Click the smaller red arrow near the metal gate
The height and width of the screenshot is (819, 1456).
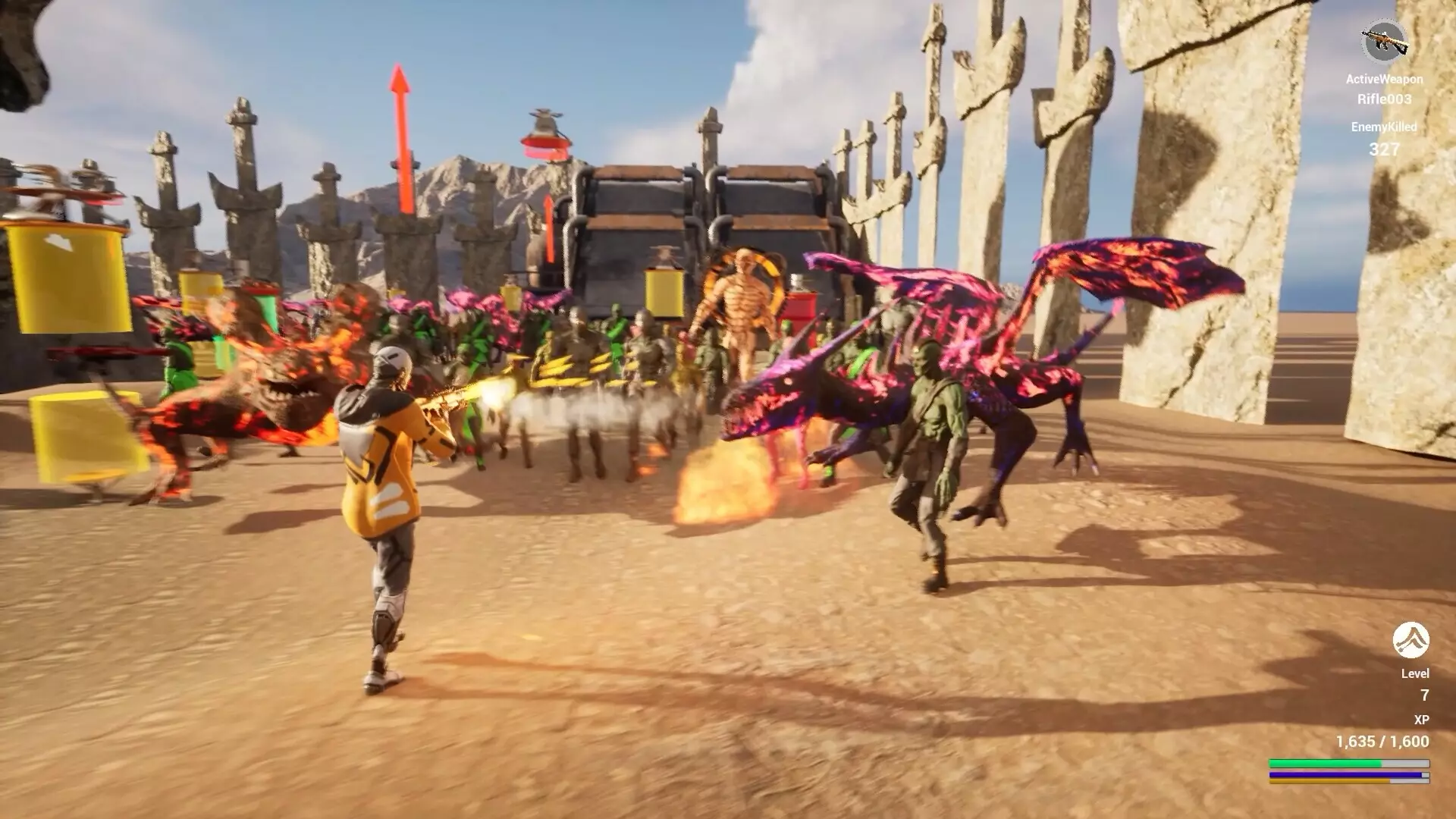coord(548,227)
